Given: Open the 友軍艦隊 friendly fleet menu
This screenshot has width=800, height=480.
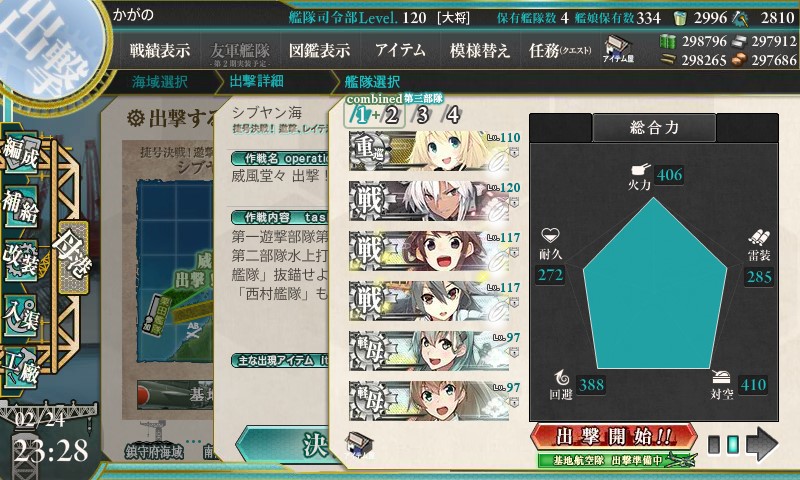Looking at the screenshot, I should click(x=239, y=51).
